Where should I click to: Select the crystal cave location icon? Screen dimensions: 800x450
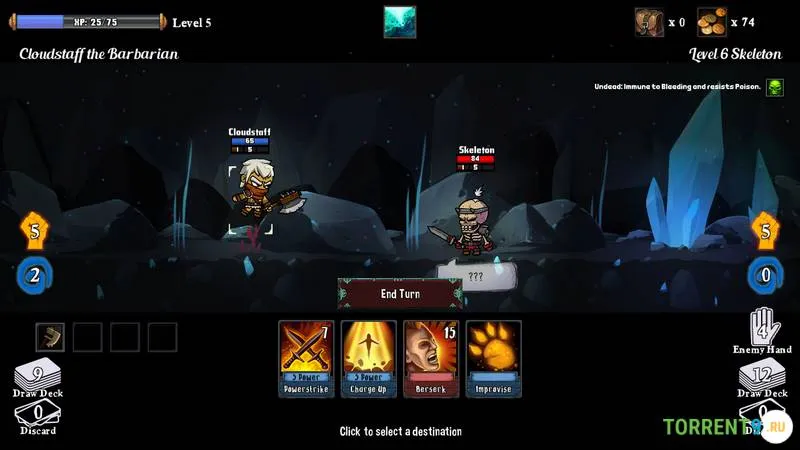click(400, 21)
